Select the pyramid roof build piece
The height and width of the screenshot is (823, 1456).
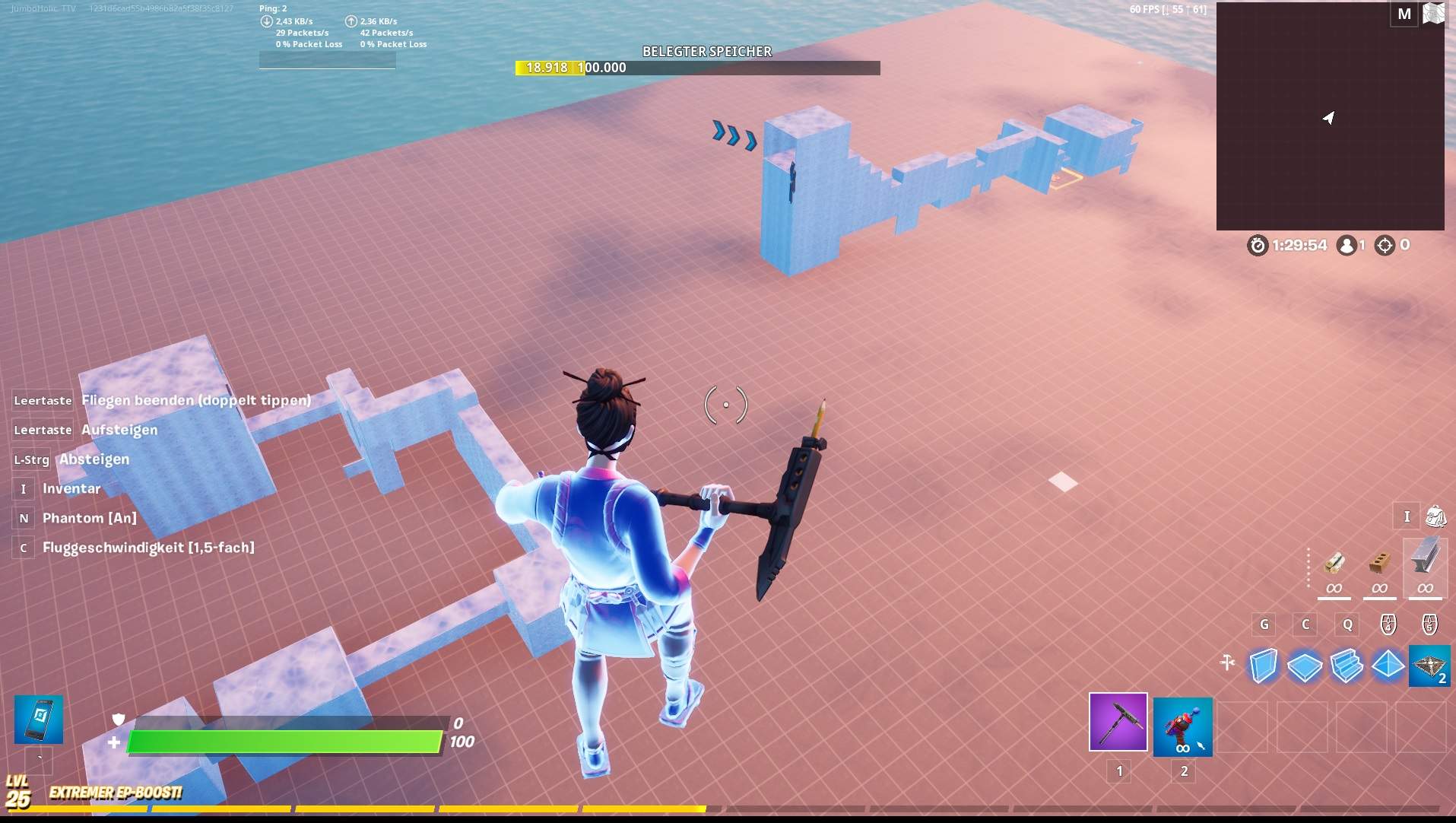coord(1388,665)
